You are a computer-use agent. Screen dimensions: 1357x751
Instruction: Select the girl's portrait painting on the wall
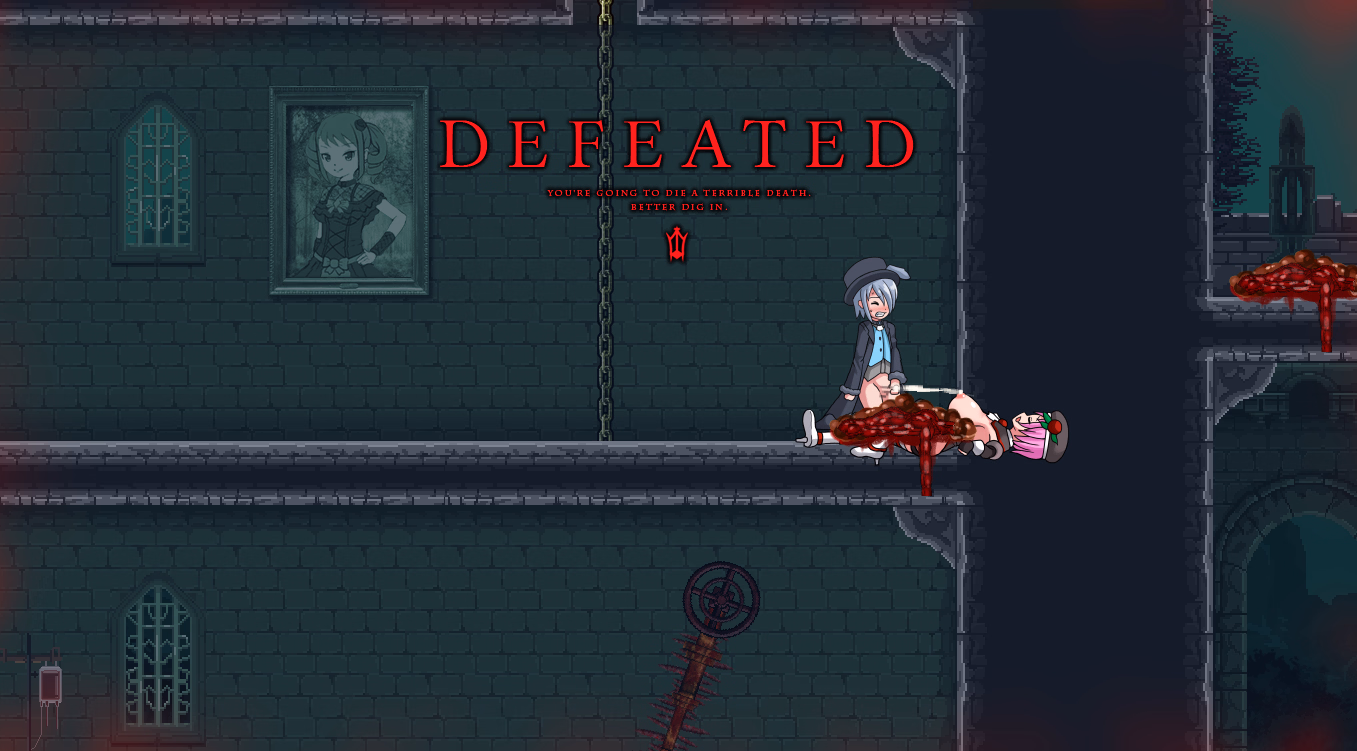(x=348, y=190)
